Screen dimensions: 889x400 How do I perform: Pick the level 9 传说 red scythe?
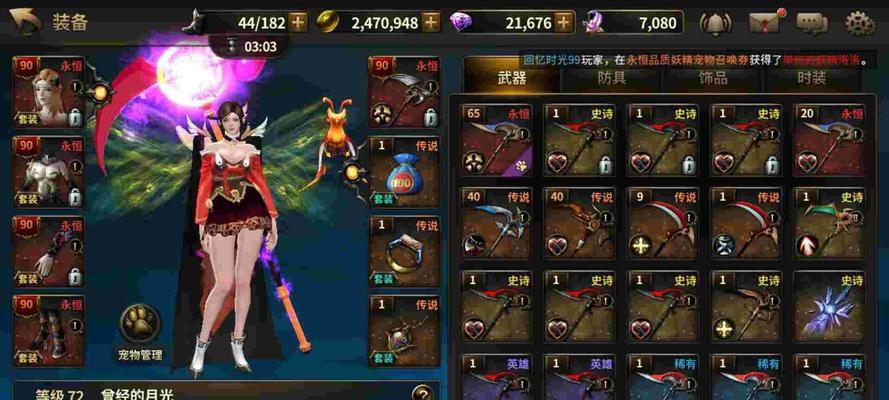pos(661,223)
